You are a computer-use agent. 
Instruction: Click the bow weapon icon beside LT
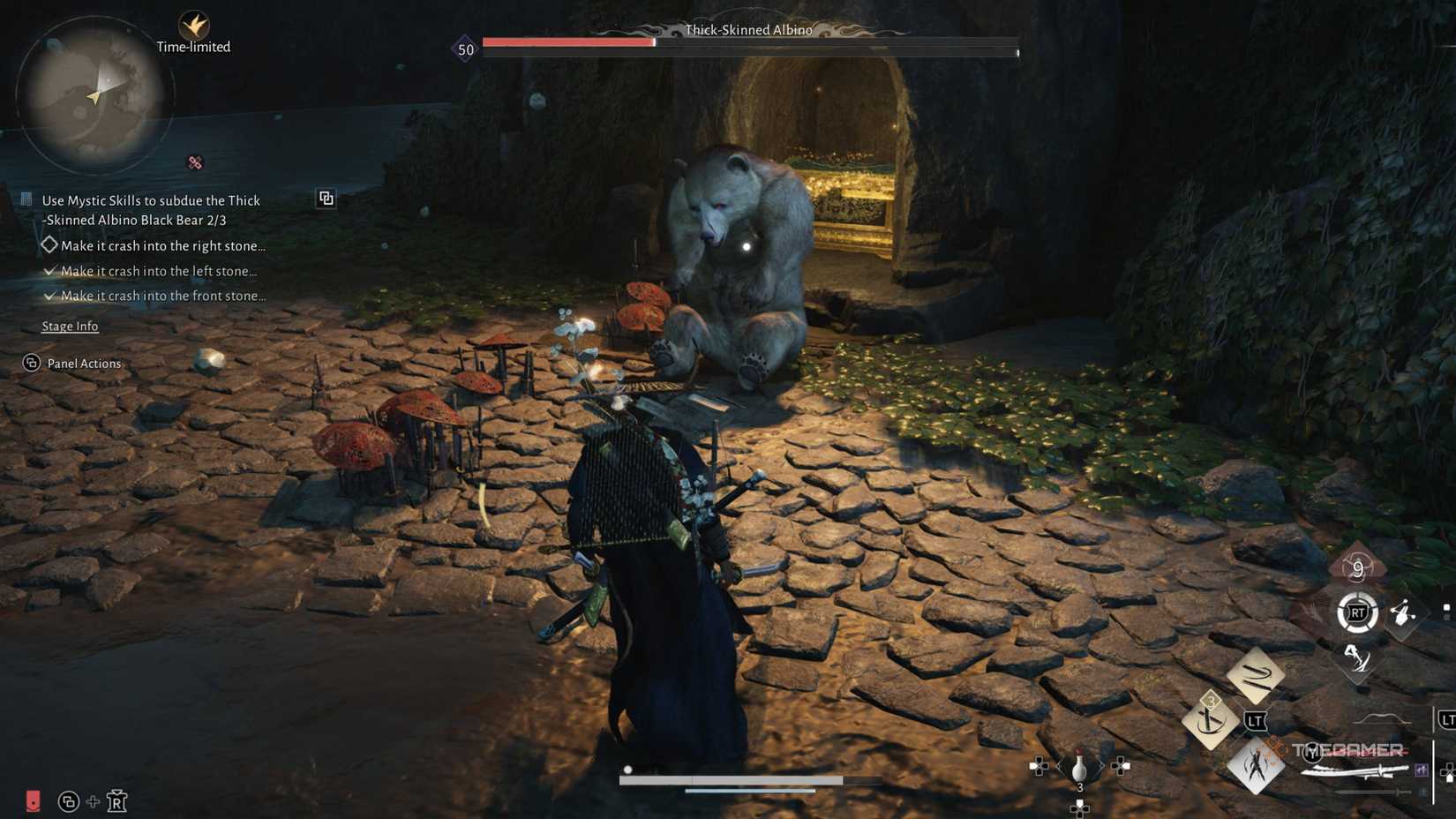(x=1378, y=718)
